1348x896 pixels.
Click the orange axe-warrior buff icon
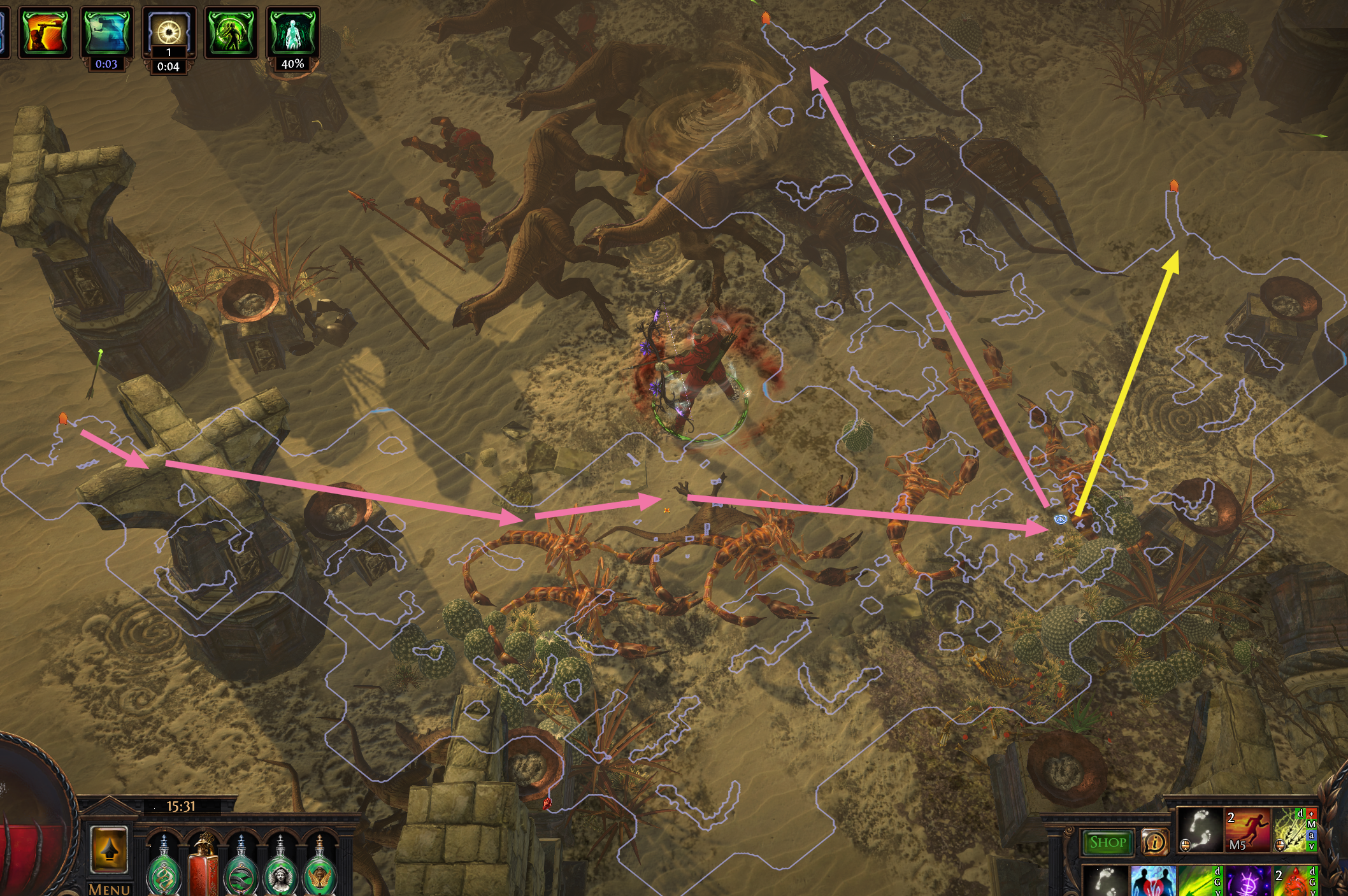[x=44, y=32]
